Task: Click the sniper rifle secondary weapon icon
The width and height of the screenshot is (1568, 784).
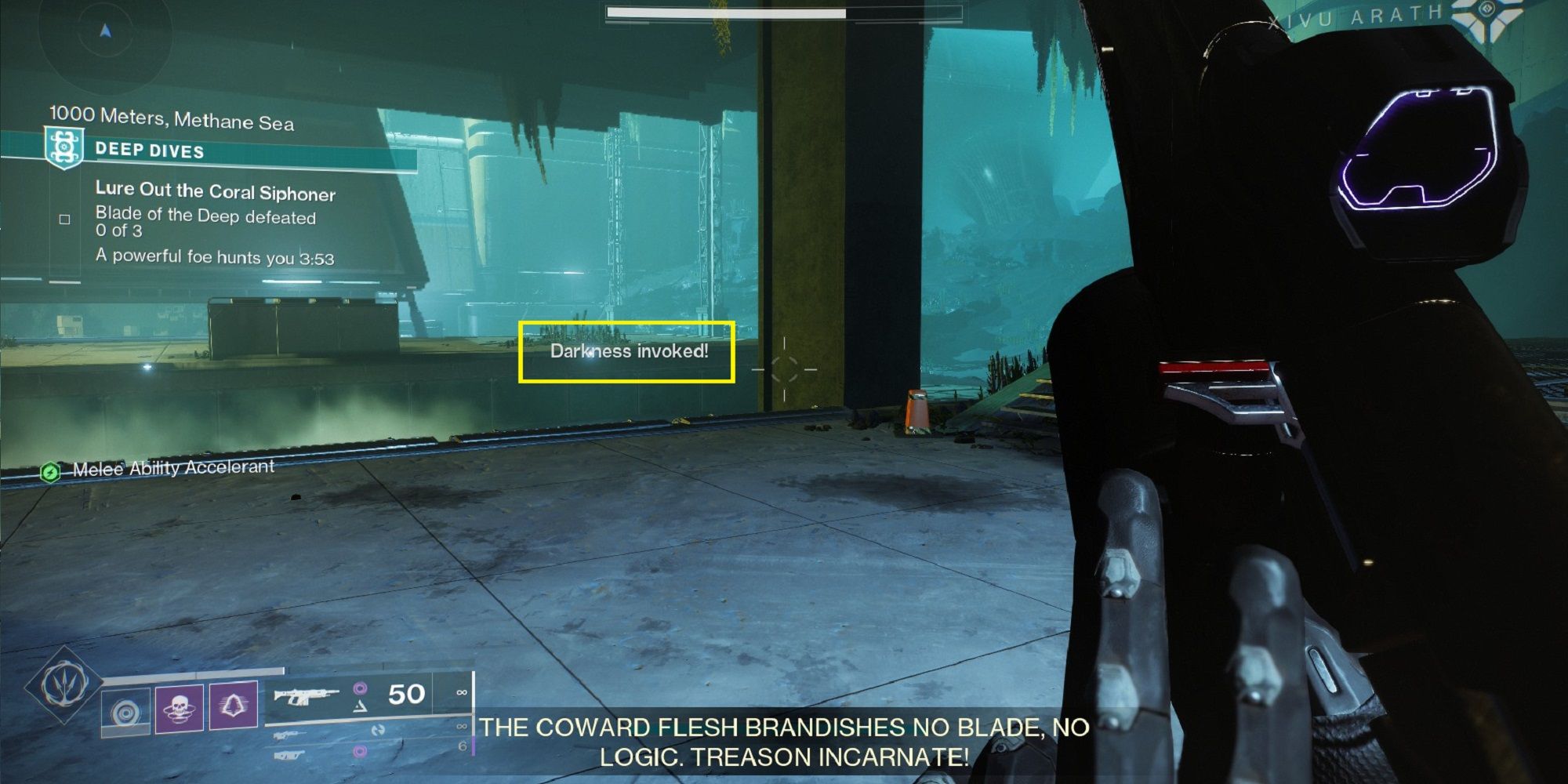Action: coord(288,735)
